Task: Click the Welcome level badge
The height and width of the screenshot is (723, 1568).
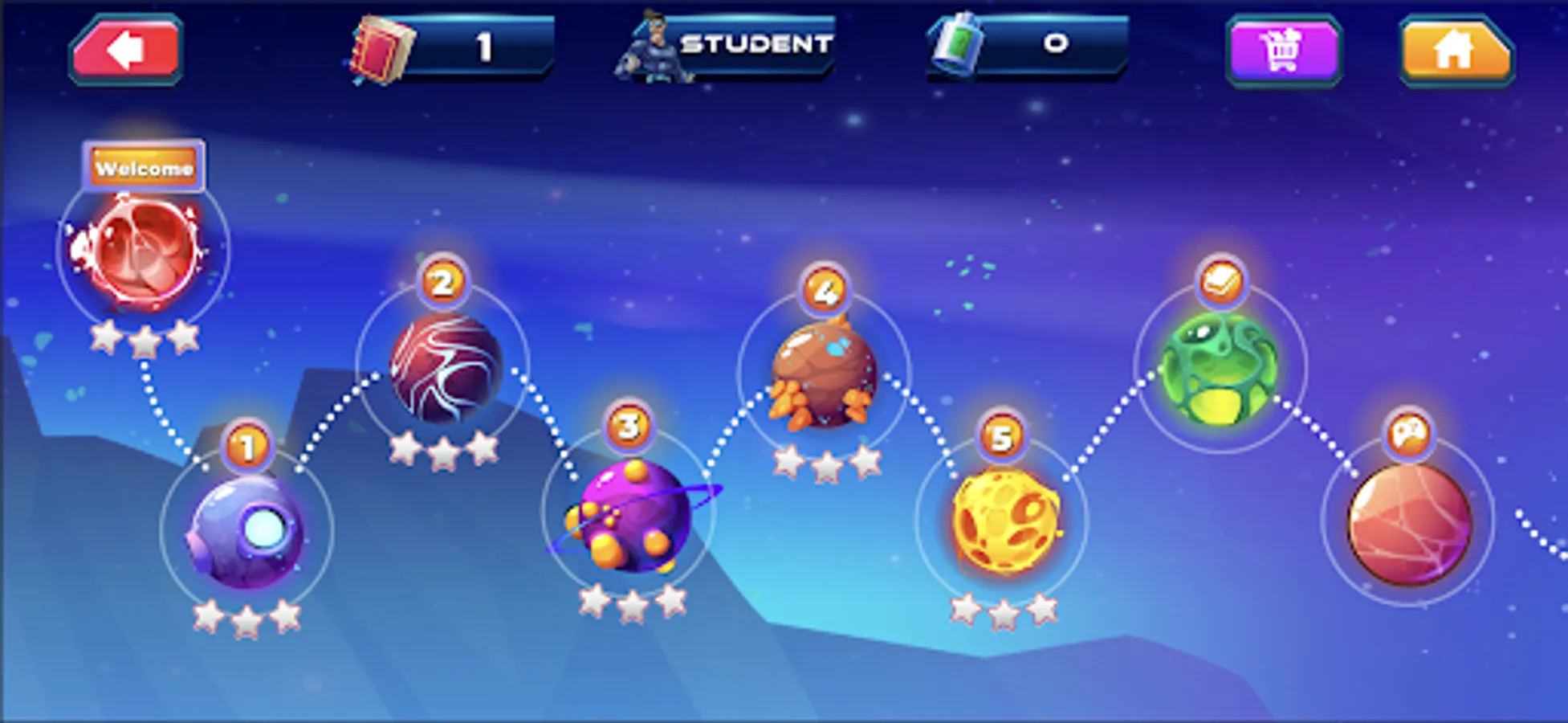Action: click(145, 168)
